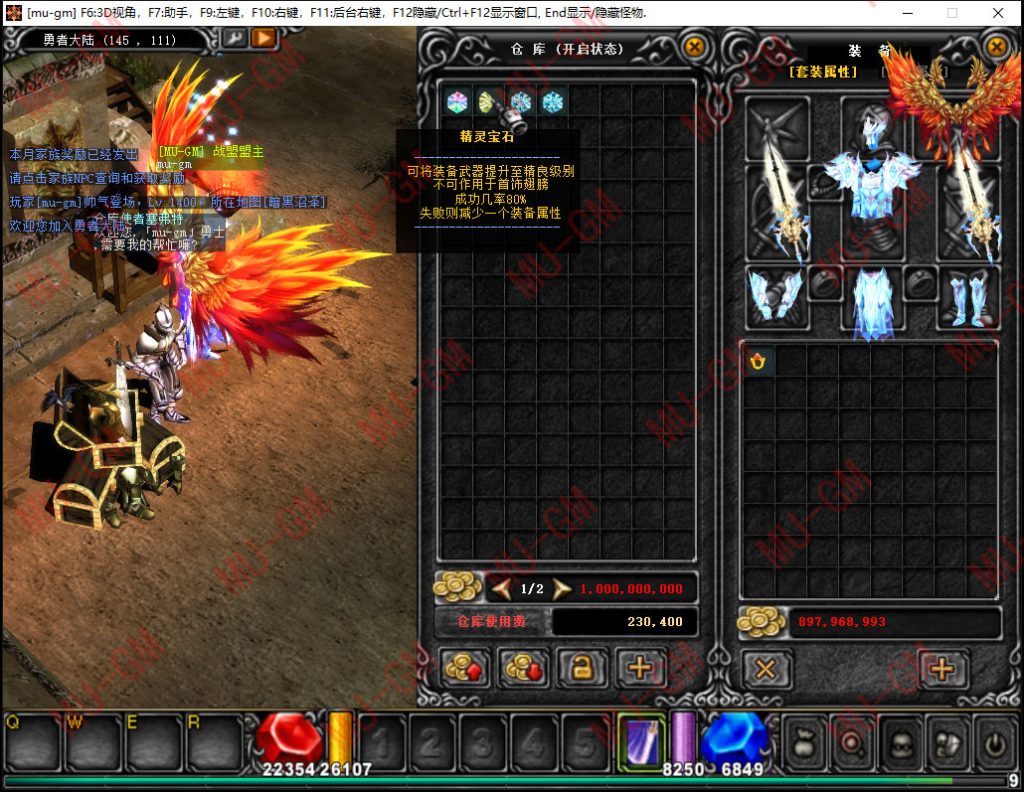Click the plus button under the inventory grid
1024x792 pixels.
coord(942,669)
